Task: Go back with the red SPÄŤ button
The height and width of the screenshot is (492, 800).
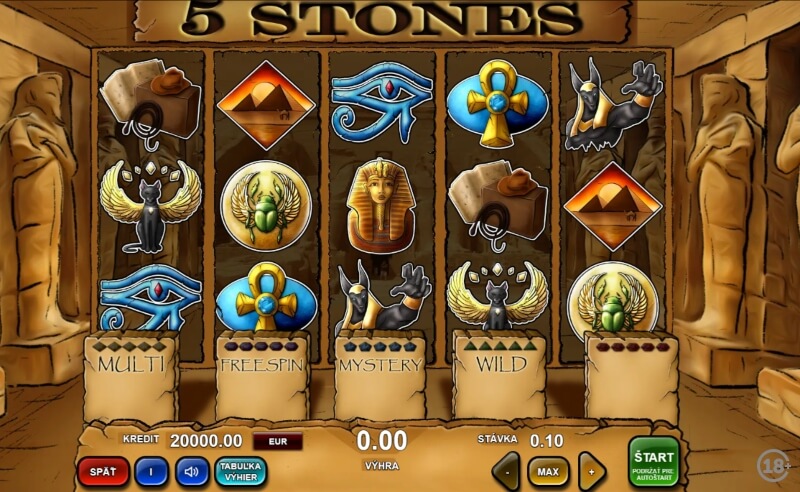Action: (104, 470)
